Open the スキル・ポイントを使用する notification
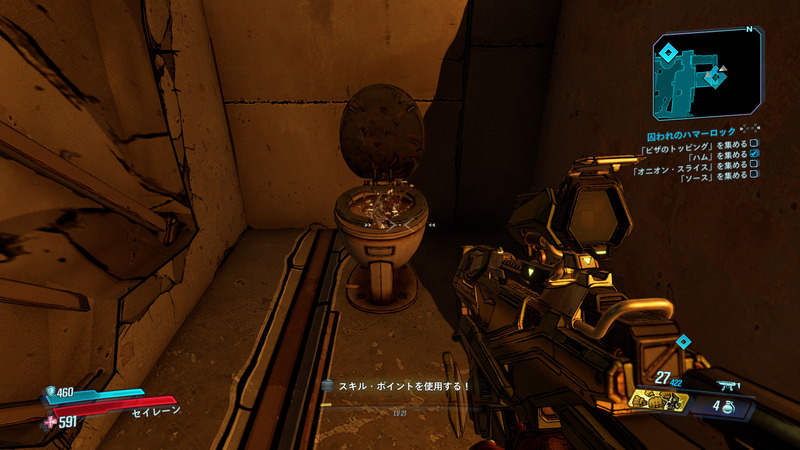 [x=396, y=385]
